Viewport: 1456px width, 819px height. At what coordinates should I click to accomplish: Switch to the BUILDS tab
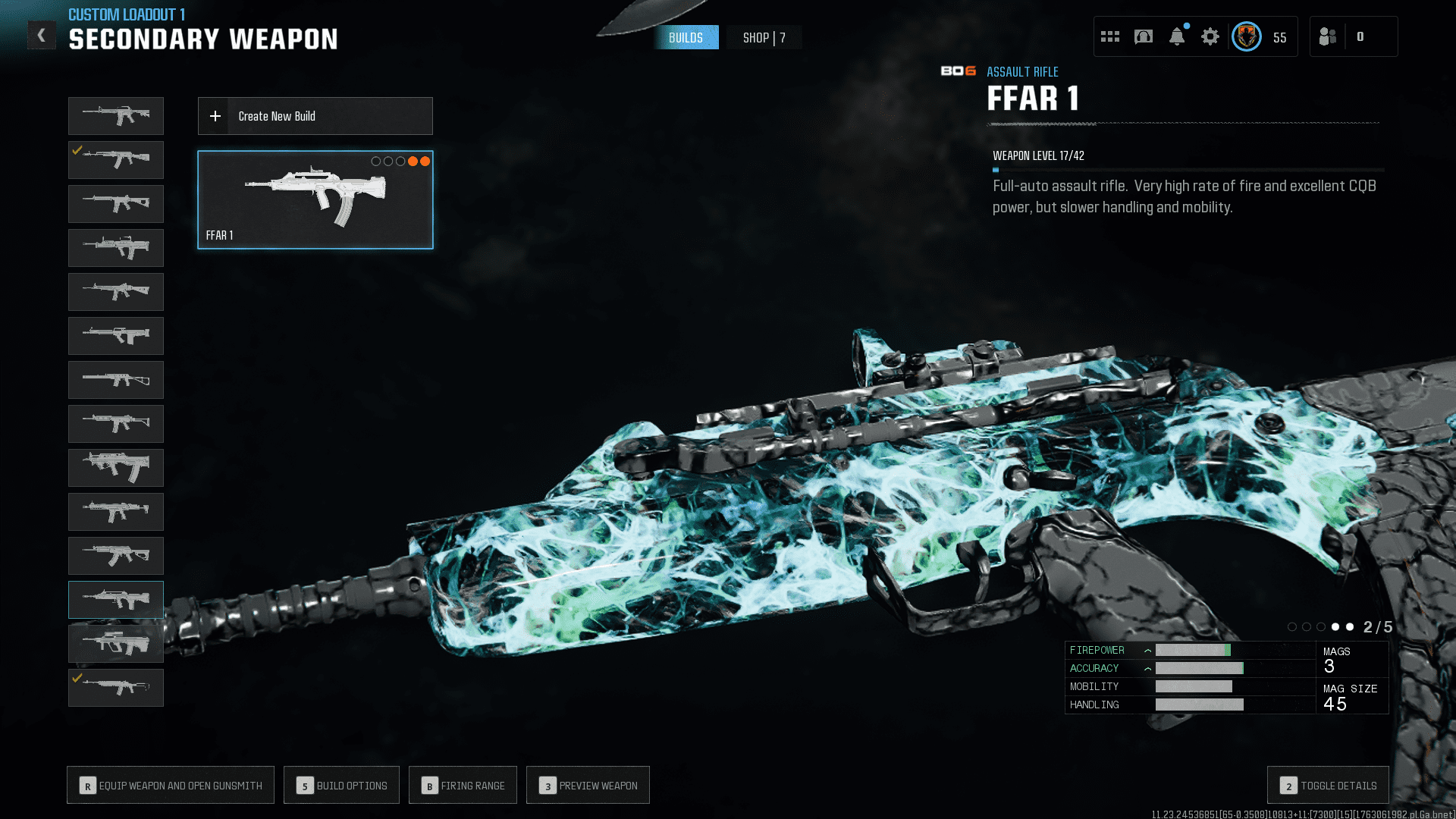tap(686, 37)
